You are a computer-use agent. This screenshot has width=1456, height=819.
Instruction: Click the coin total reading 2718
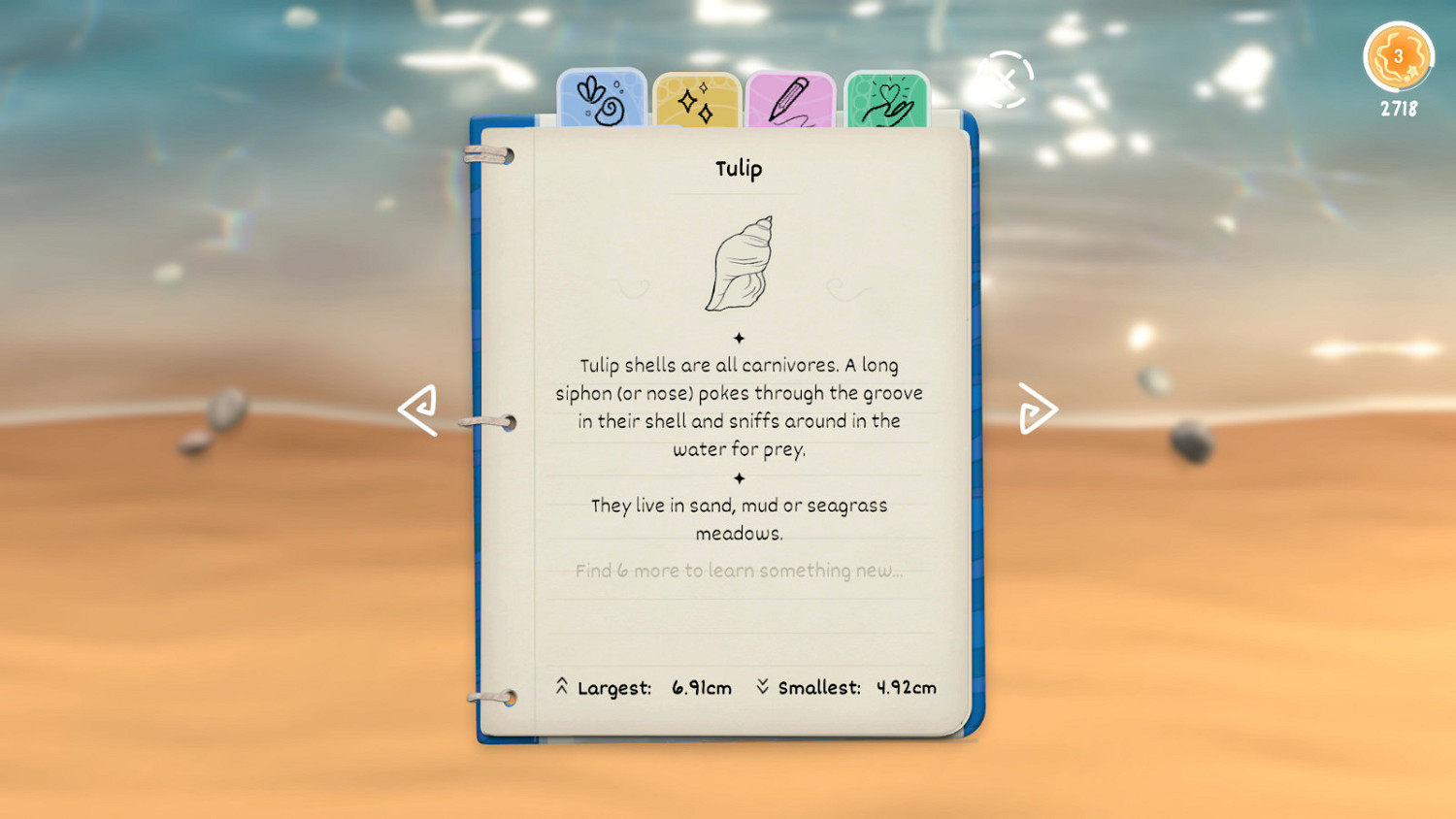point(1398,108)
